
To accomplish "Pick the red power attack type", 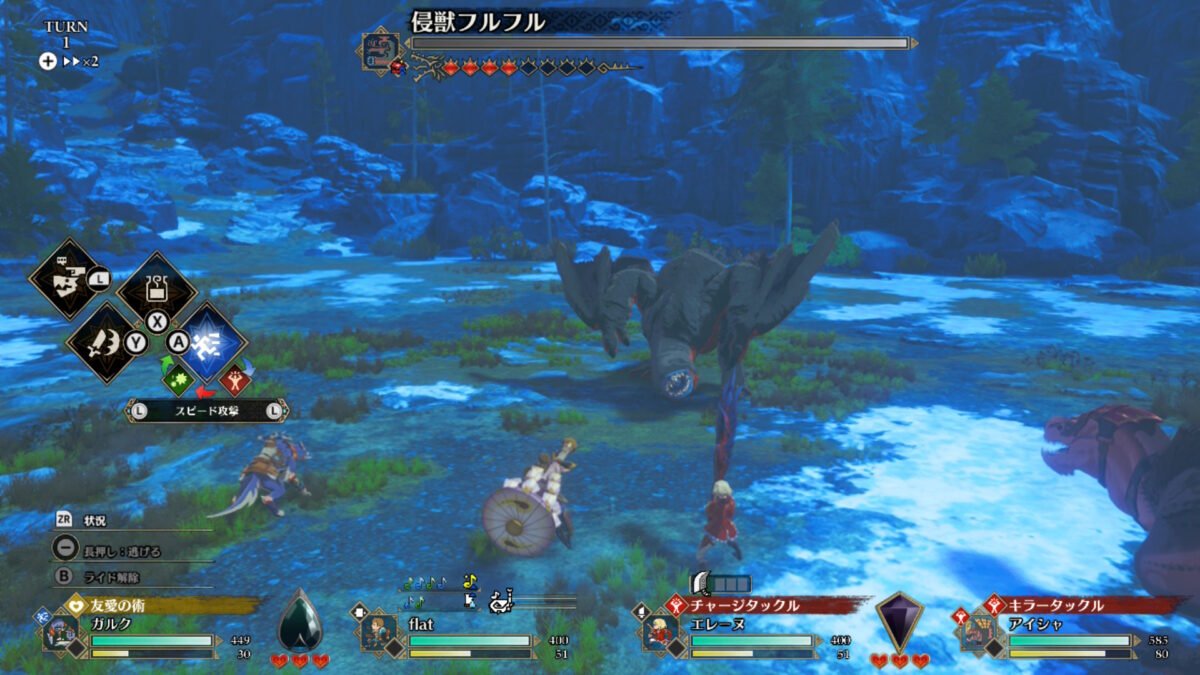I will coord(237,381).
